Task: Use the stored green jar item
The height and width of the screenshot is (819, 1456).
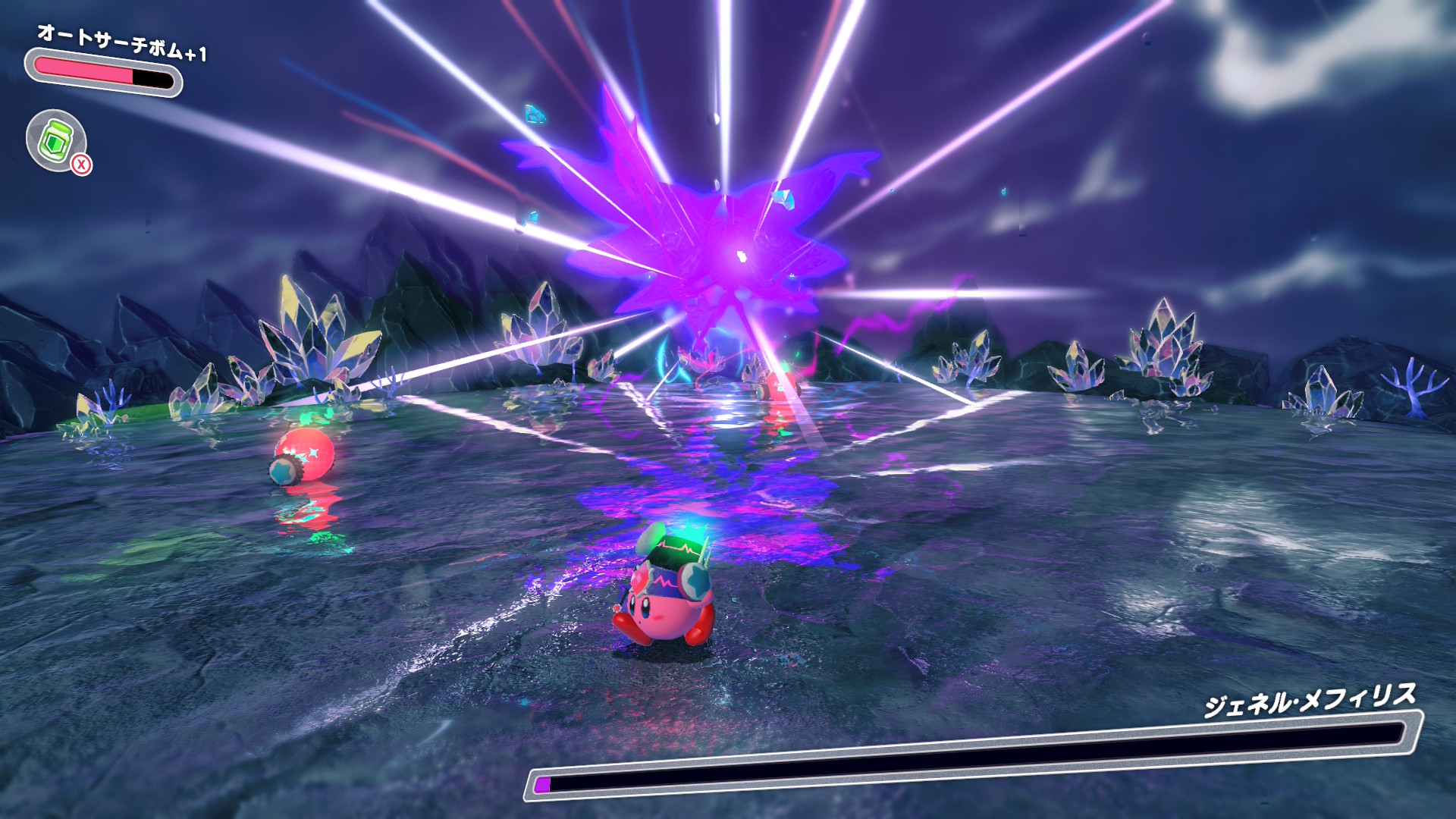Action: tap(57, 140)
